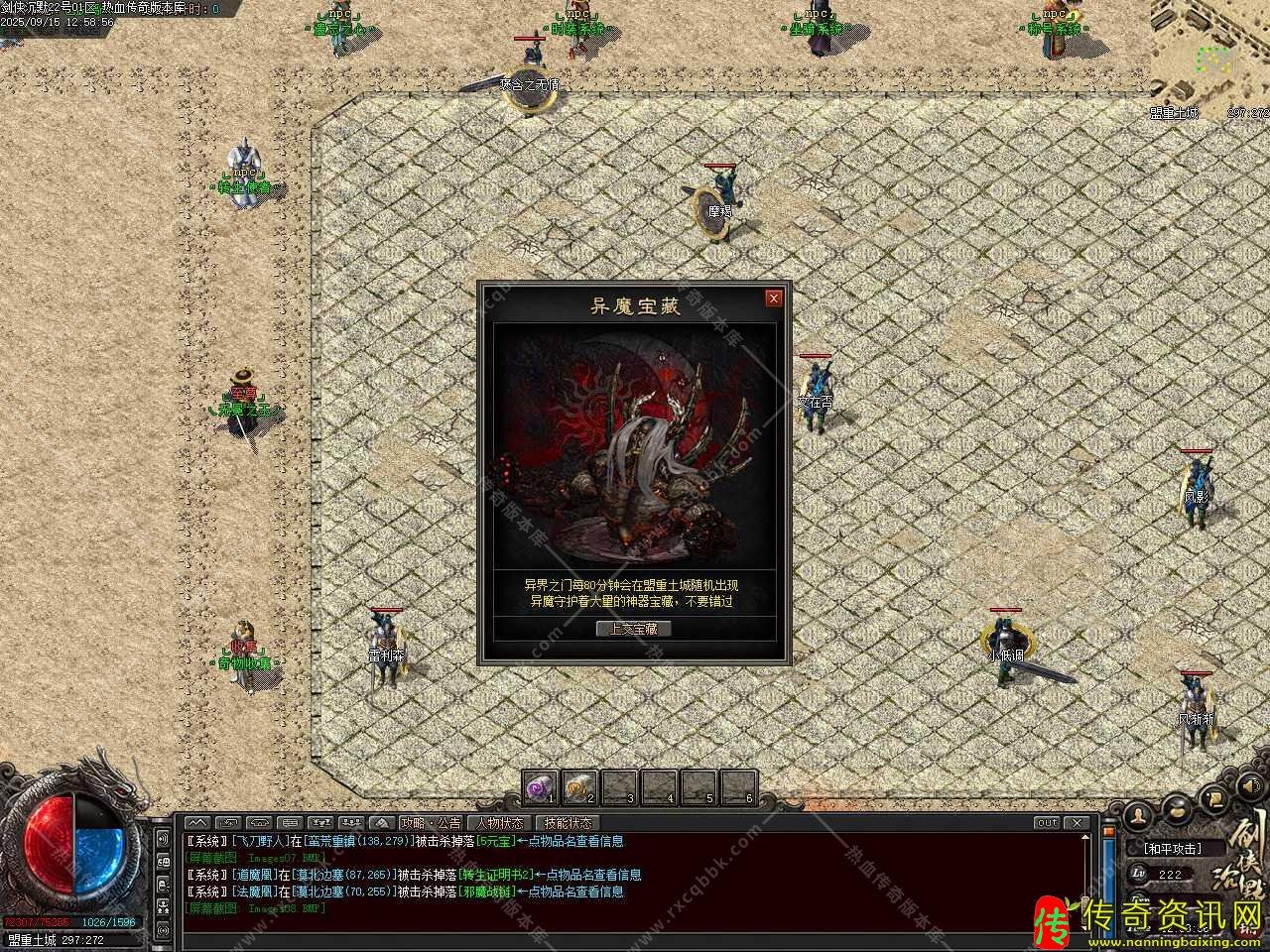The height and width of the screenshot is (952, 1270).
Task: Click the OUT button on the chat panel
Action: click(1047, 823)
